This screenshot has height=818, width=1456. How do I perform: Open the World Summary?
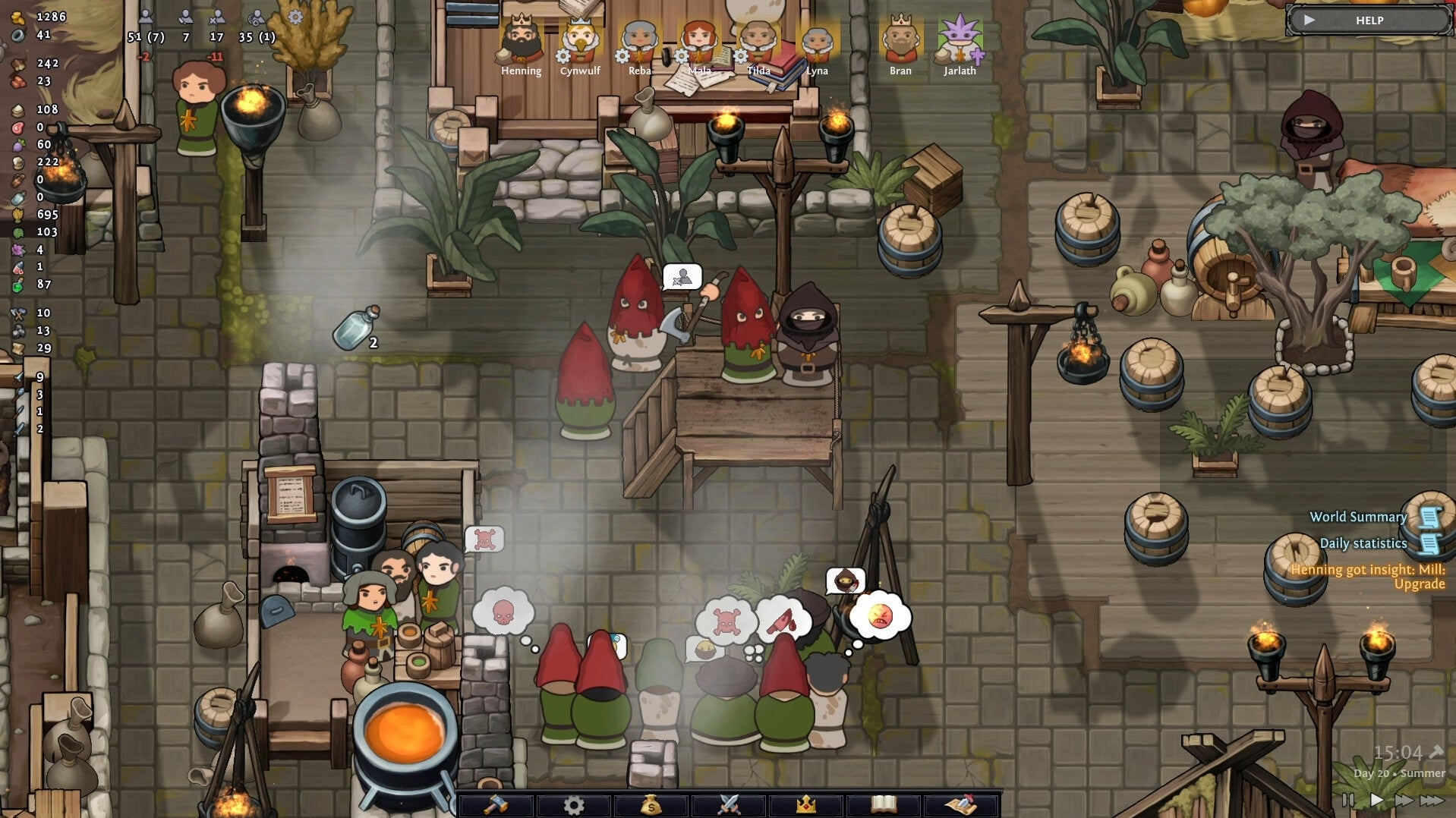(x=1358, y=518)
